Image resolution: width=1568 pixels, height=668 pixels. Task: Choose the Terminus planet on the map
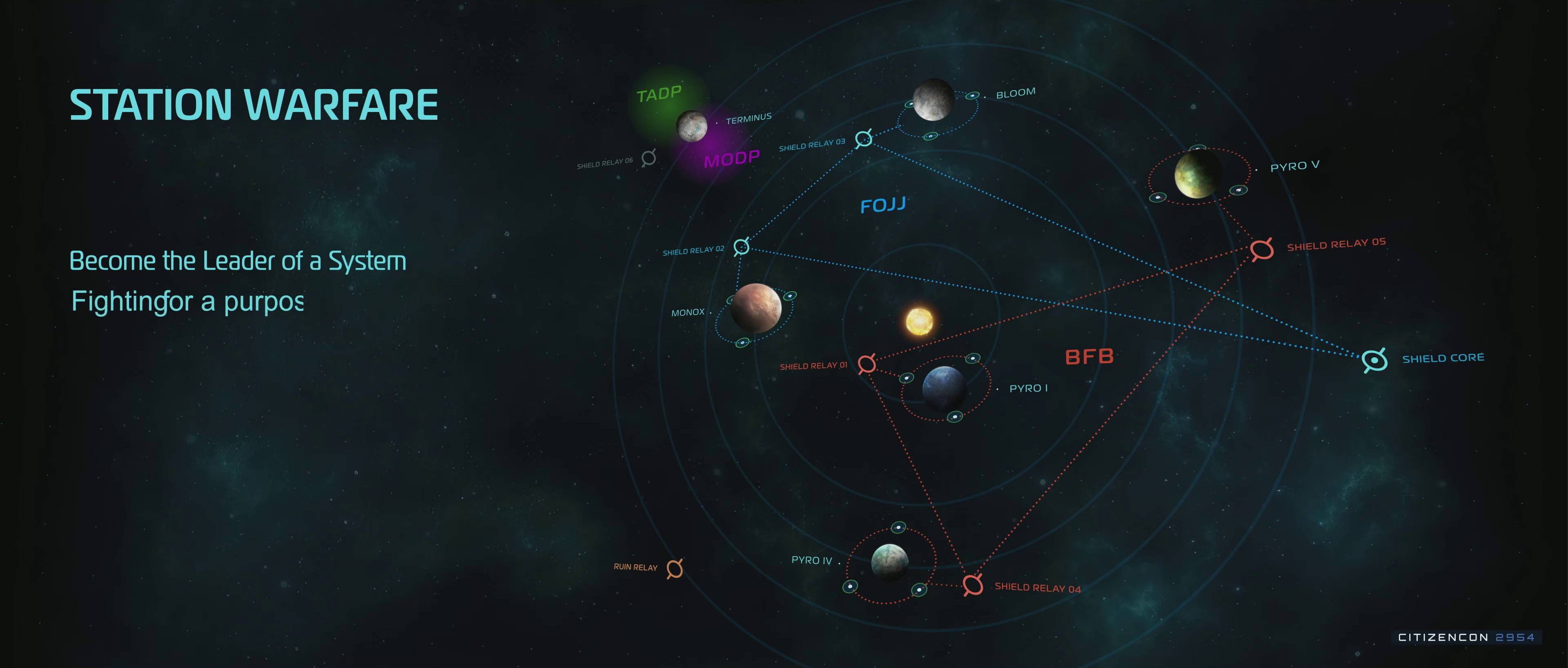pos(692,126)
